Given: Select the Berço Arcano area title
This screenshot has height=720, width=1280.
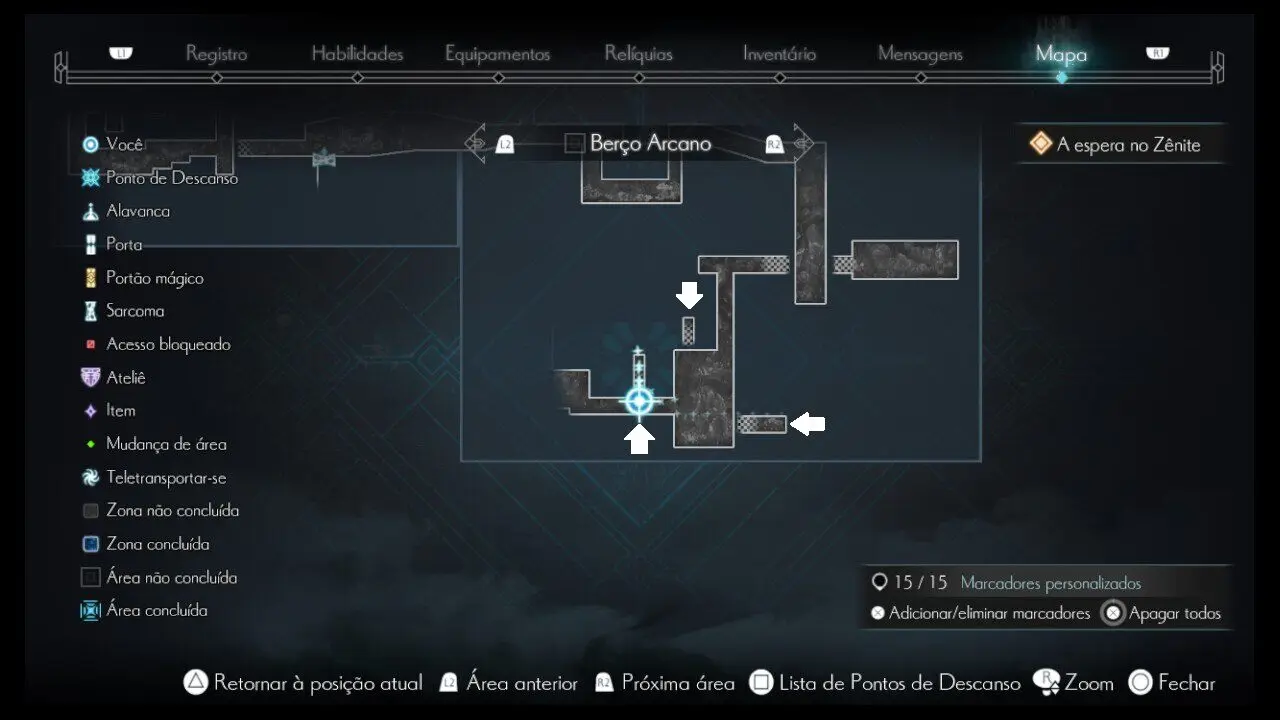Looking at the screenshot, I should click(650, 143).
